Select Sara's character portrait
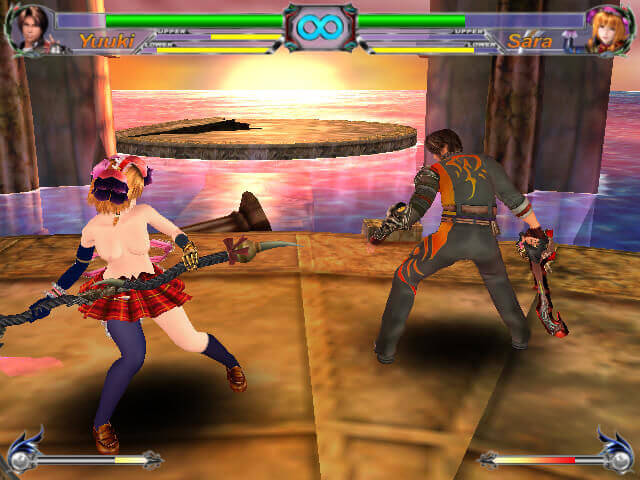 [609, 29]
